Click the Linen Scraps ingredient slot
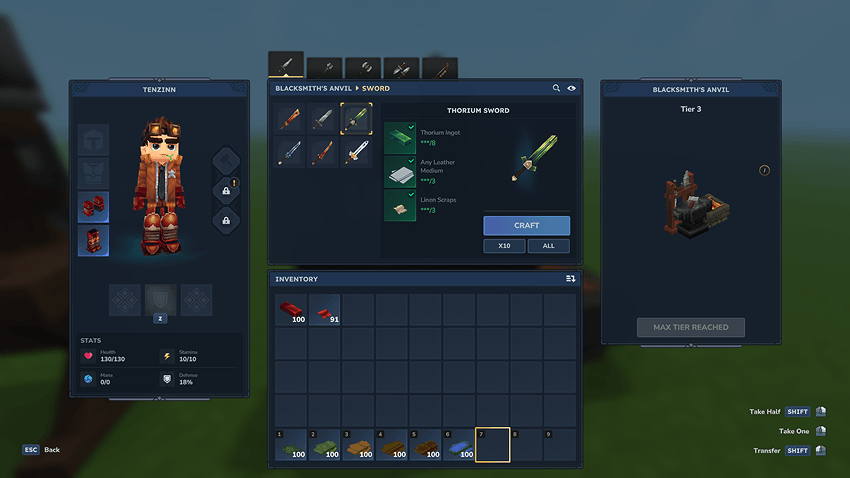This screenshot has height=478, width=850. 400,205
